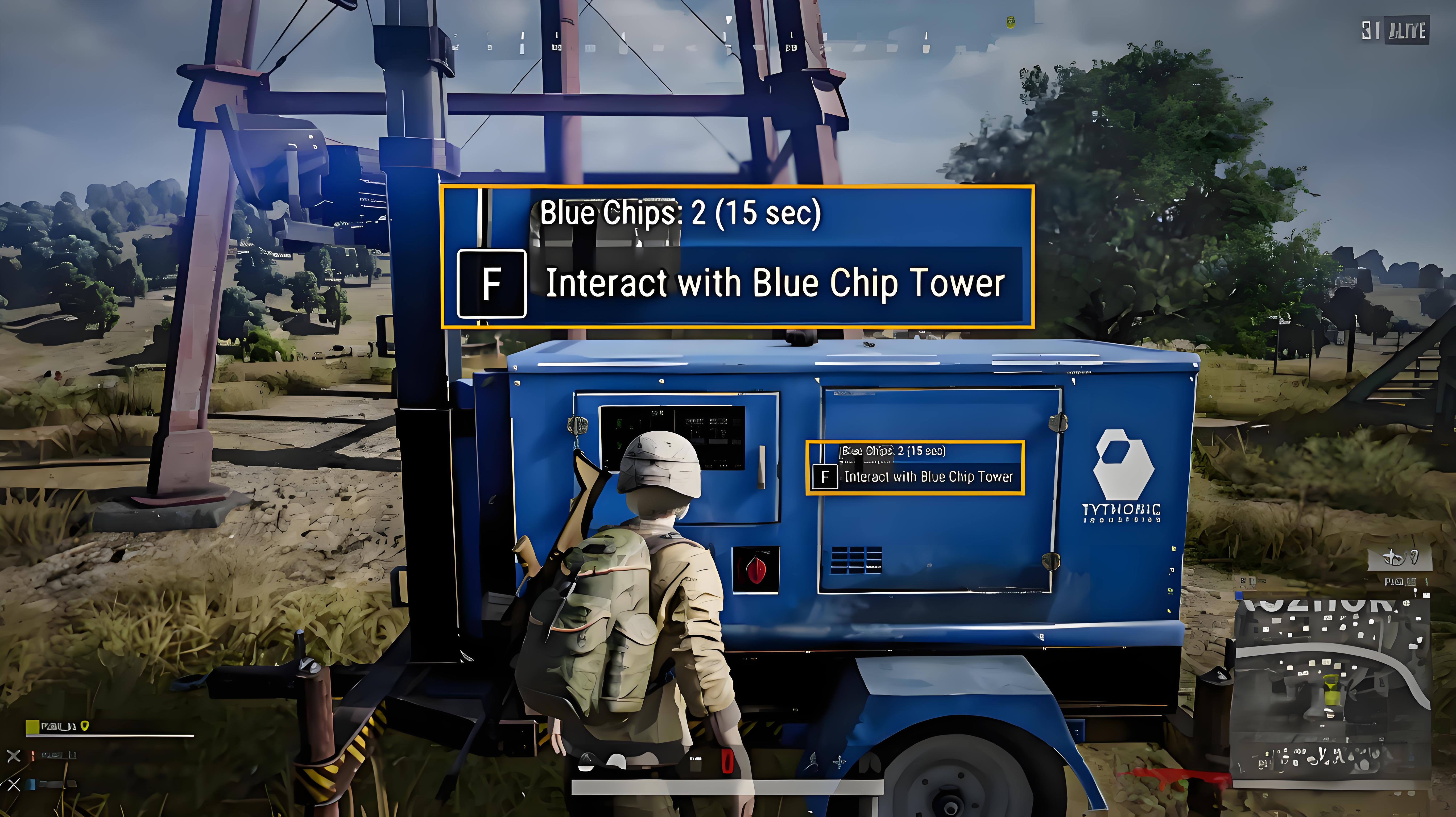
Task: Click Interact with Blue Chip Tower on the generator
Action: point(930,477)
